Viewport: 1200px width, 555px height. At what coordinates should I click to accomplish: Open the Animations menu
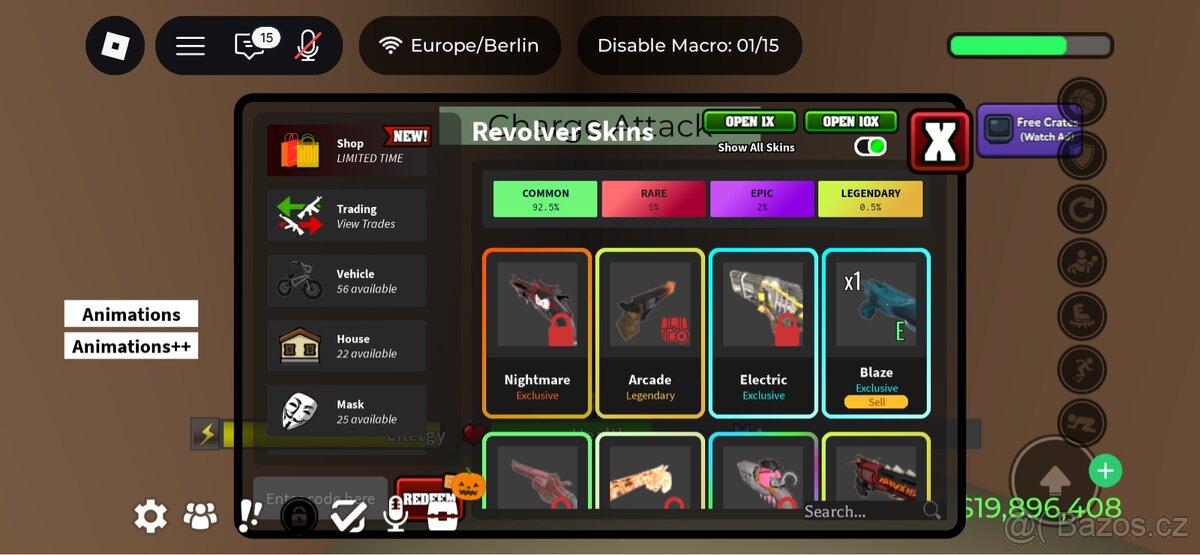[131, 314]
